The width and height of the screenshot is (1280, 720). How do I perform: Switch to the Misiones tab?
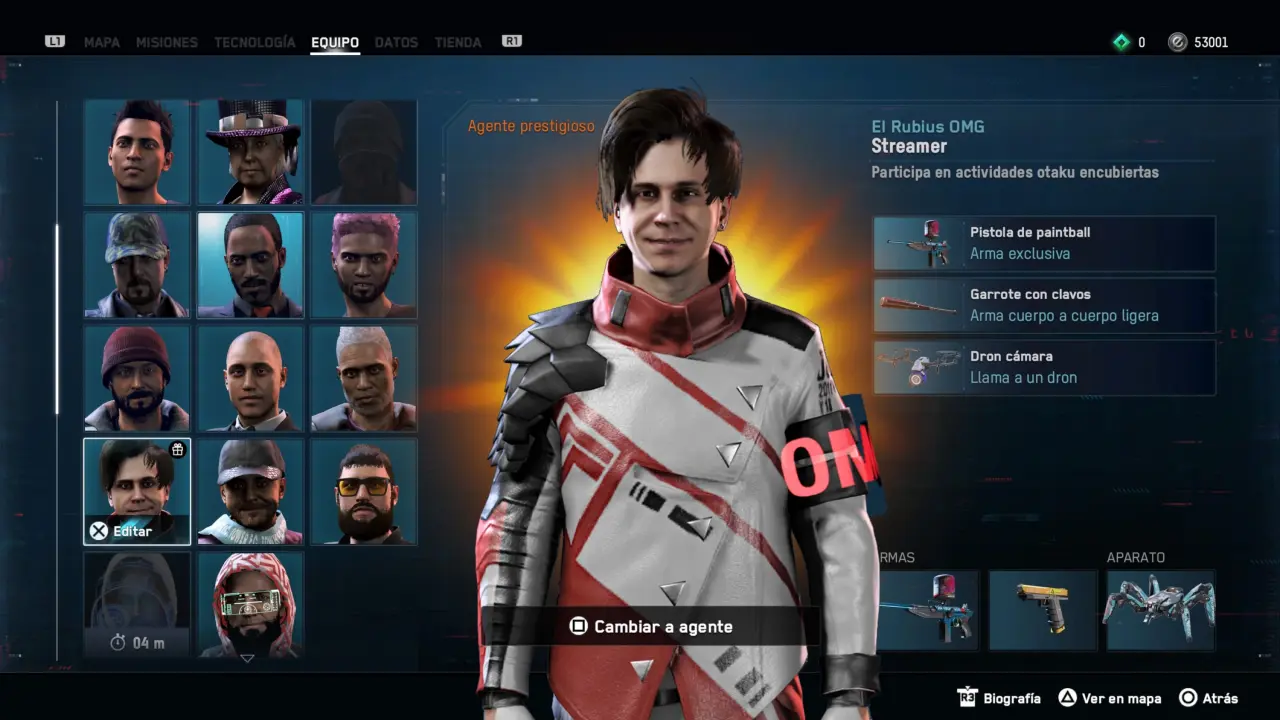(x=166, y=42)
